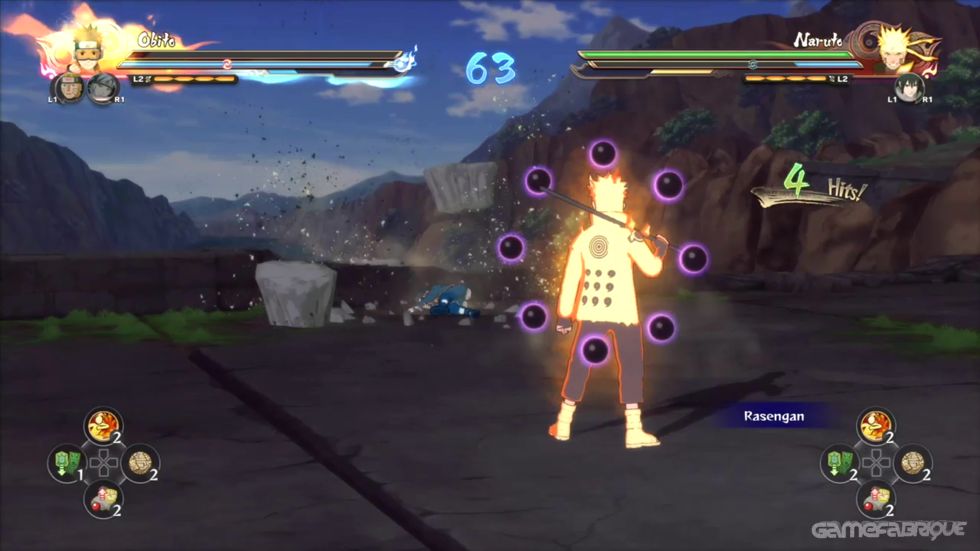
Task: Activate Naruto's red orb and fist item
Action: (876, 499)
